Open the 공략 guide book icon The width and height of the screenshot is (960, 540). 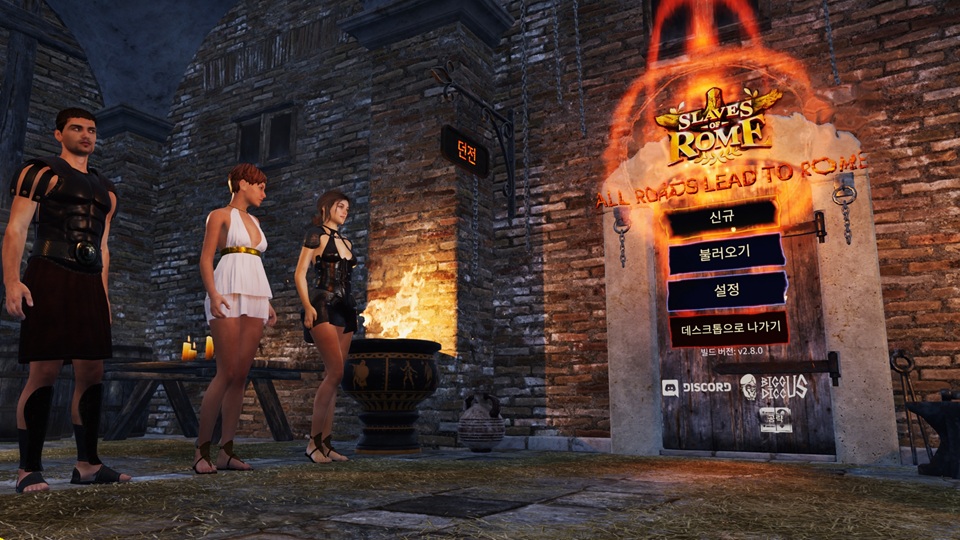click(x=775, y=419)
